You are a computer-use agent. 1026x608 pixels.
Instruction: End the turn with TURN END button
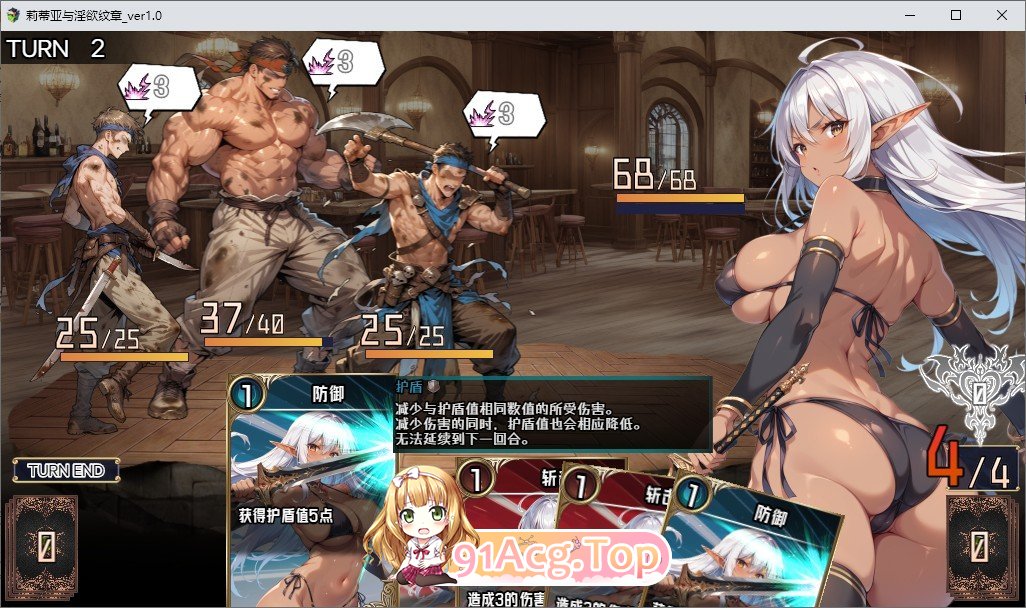(x=66, y=470)
